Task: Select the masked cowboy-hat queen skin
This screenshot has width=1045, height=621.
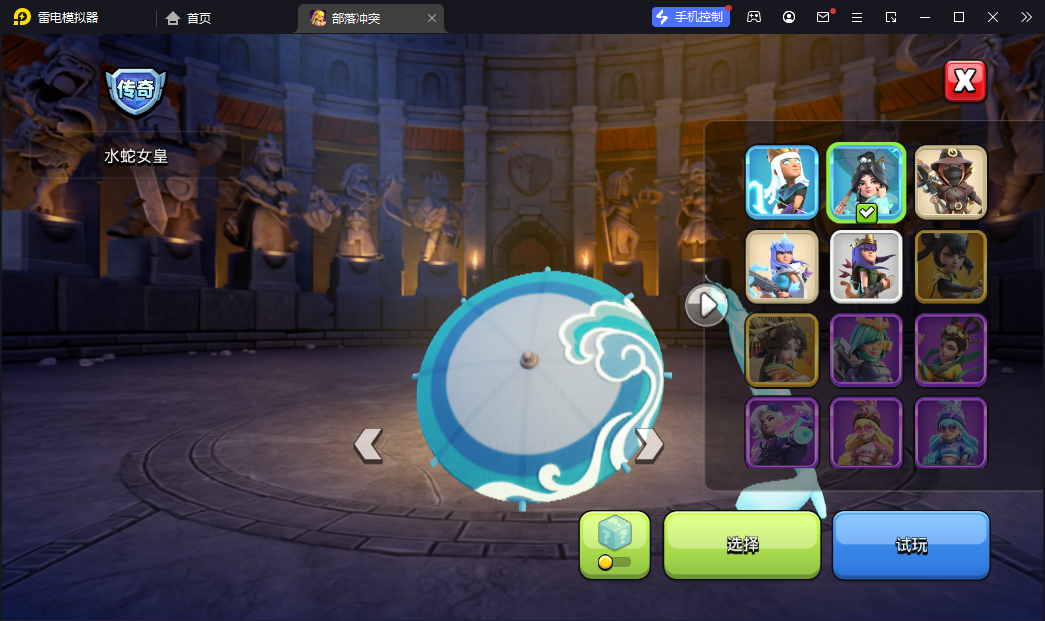Action: tap(950, 182)
